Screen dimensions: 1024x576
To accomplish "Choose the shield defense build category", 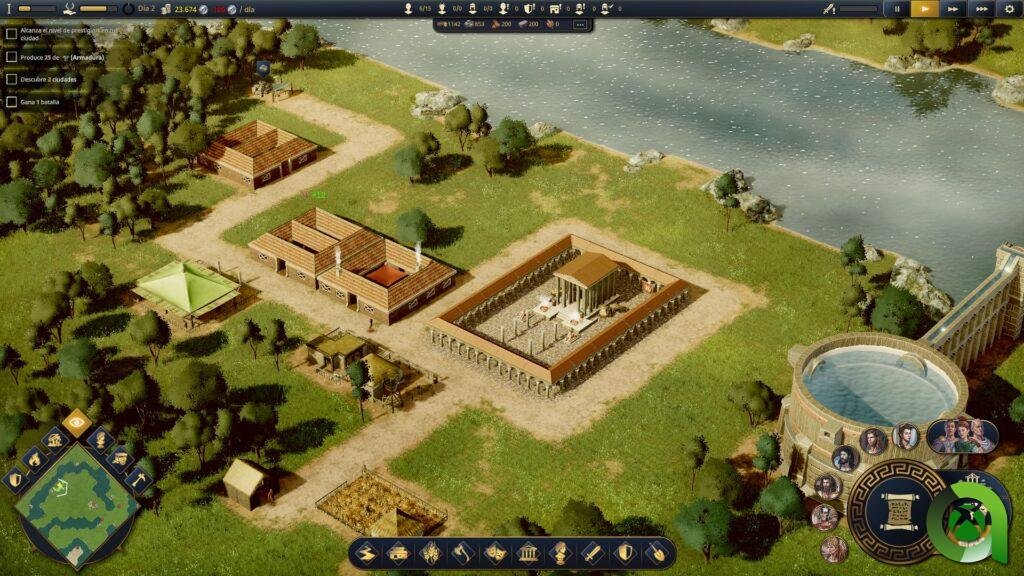I will click(625, 553).
